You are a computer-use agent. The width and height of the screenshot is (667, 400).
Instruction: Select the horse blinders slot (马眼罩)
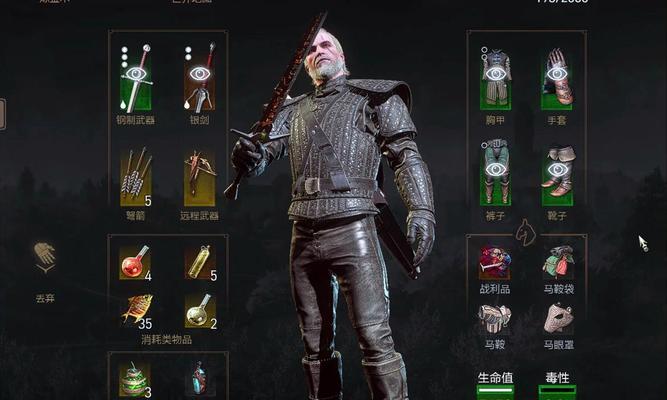click(558, 319)
